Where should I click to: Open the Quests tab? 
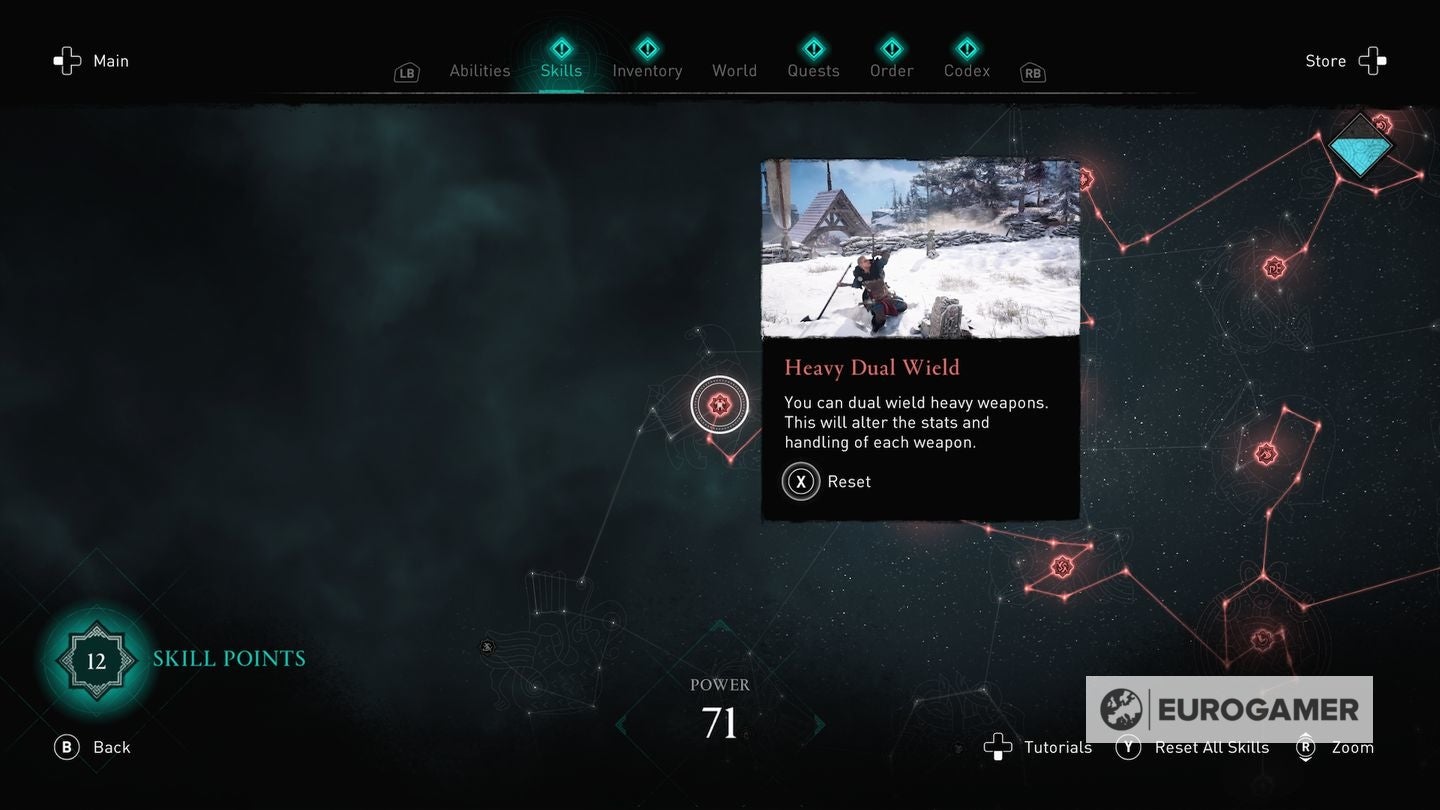813,70
